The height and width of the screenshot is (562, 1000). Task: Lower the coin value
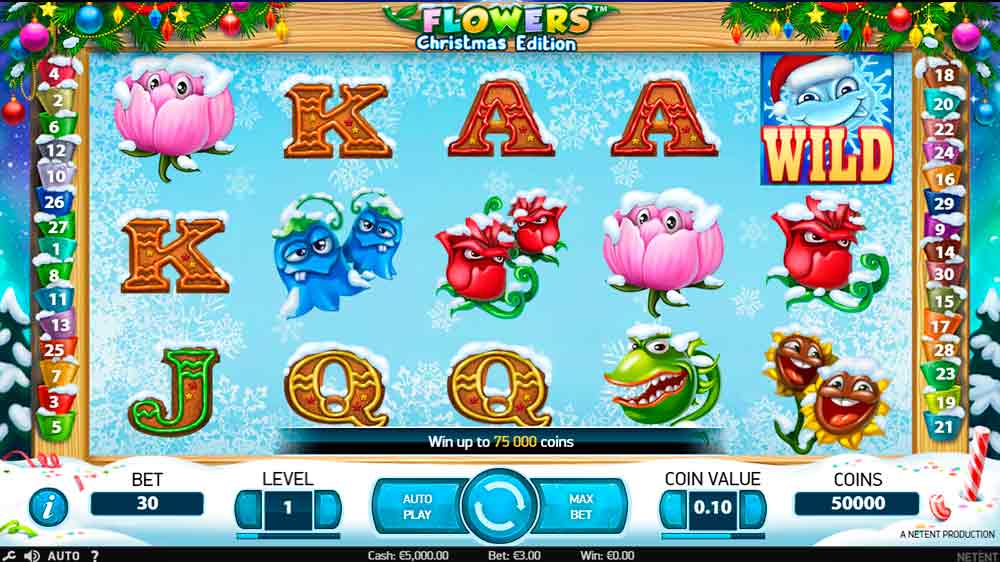click(x=672, y=509)
